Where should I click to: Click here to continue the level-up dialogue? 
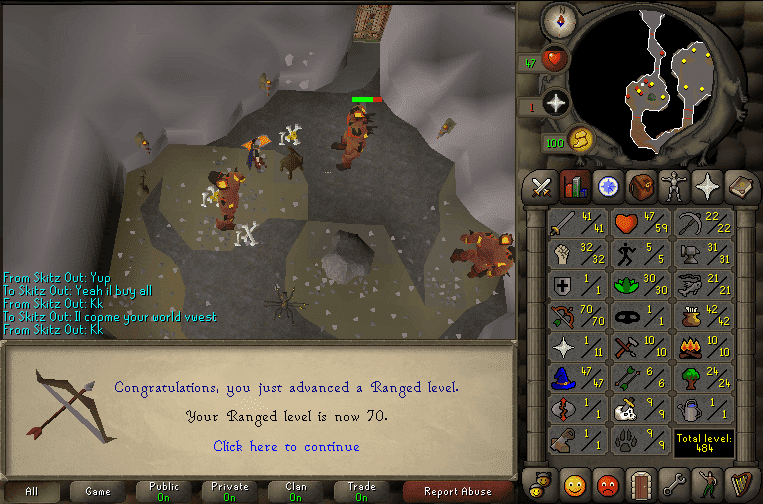pos(286,446)
